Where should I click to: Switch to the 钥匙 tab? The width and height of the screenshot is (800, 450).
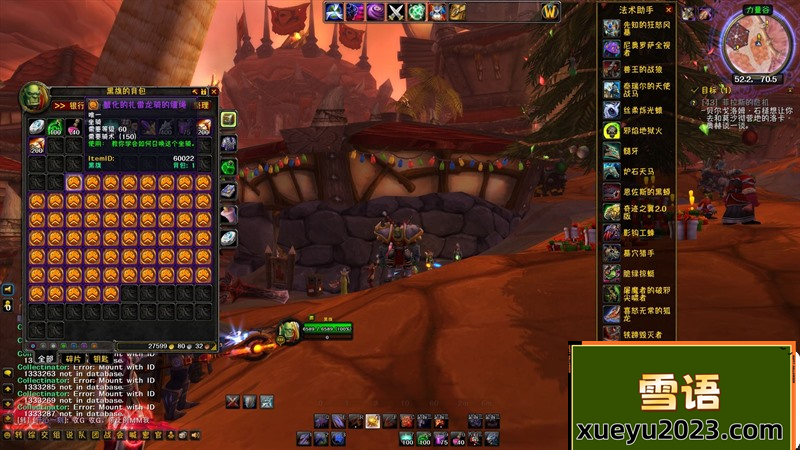(x=100, y=358)
